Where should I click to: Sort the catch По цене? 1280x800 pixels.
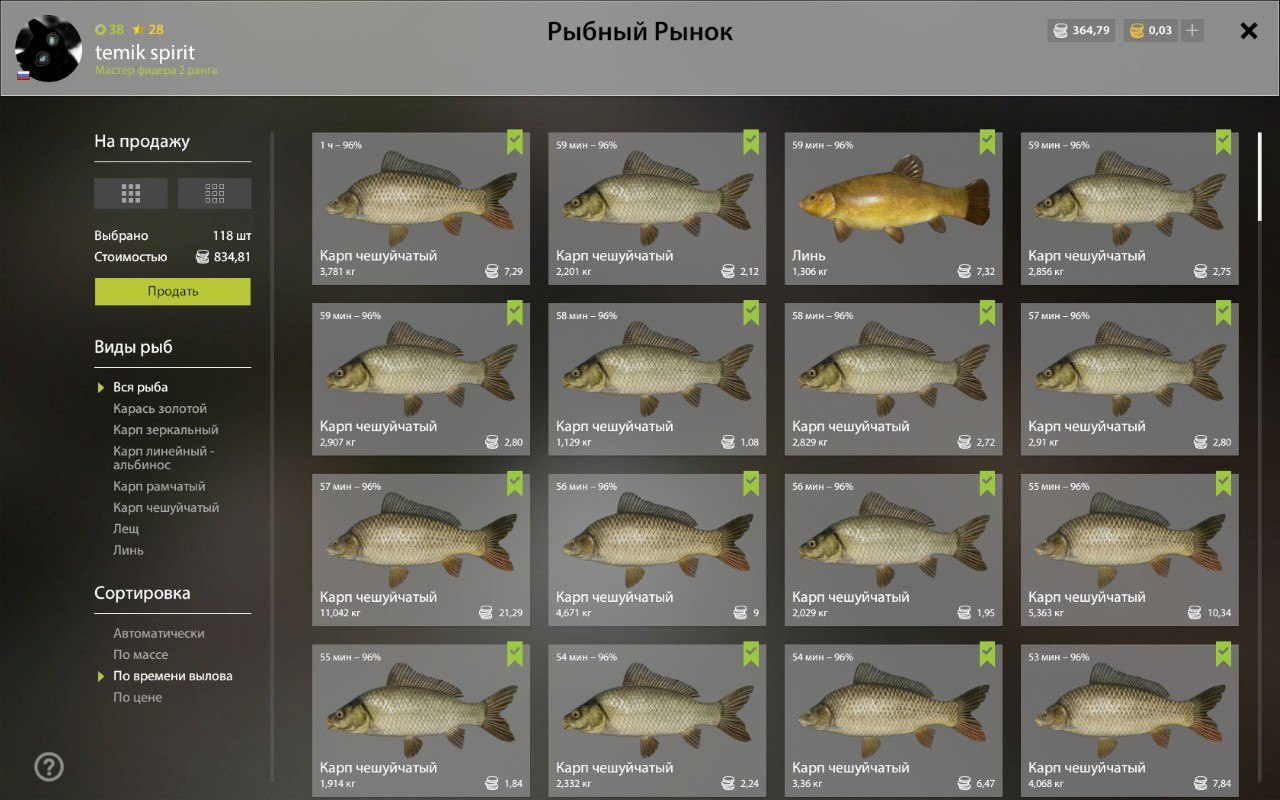[x=137, y=697]
